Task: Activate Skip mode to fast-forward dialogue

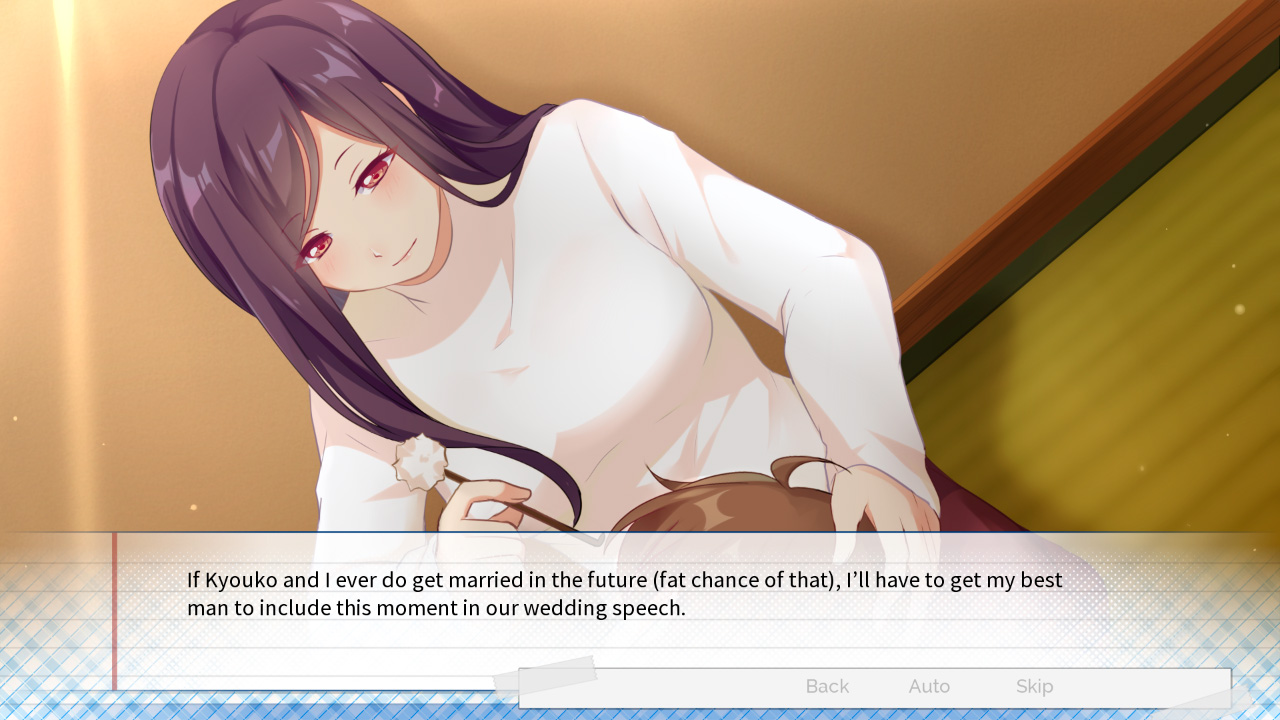Action: click(x=1034, y=686)
